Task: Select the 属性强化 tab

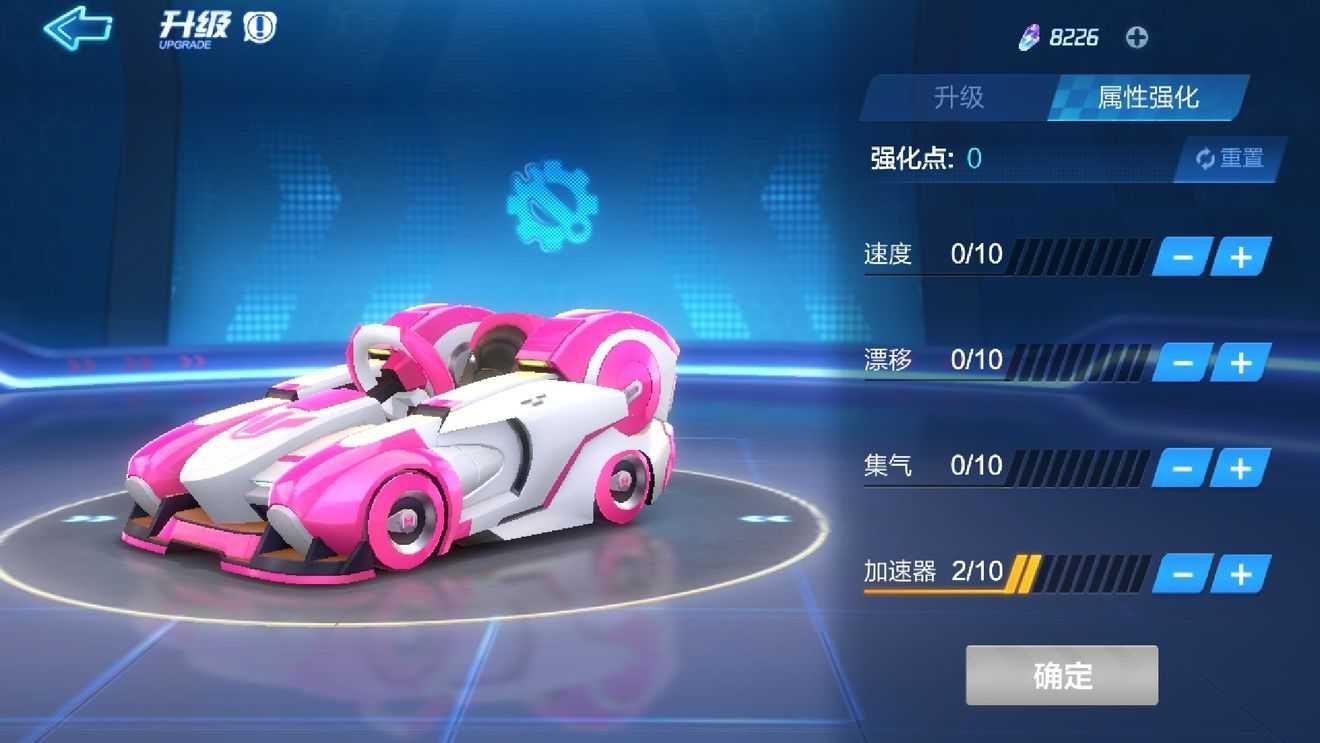Action: (1147, 98)
